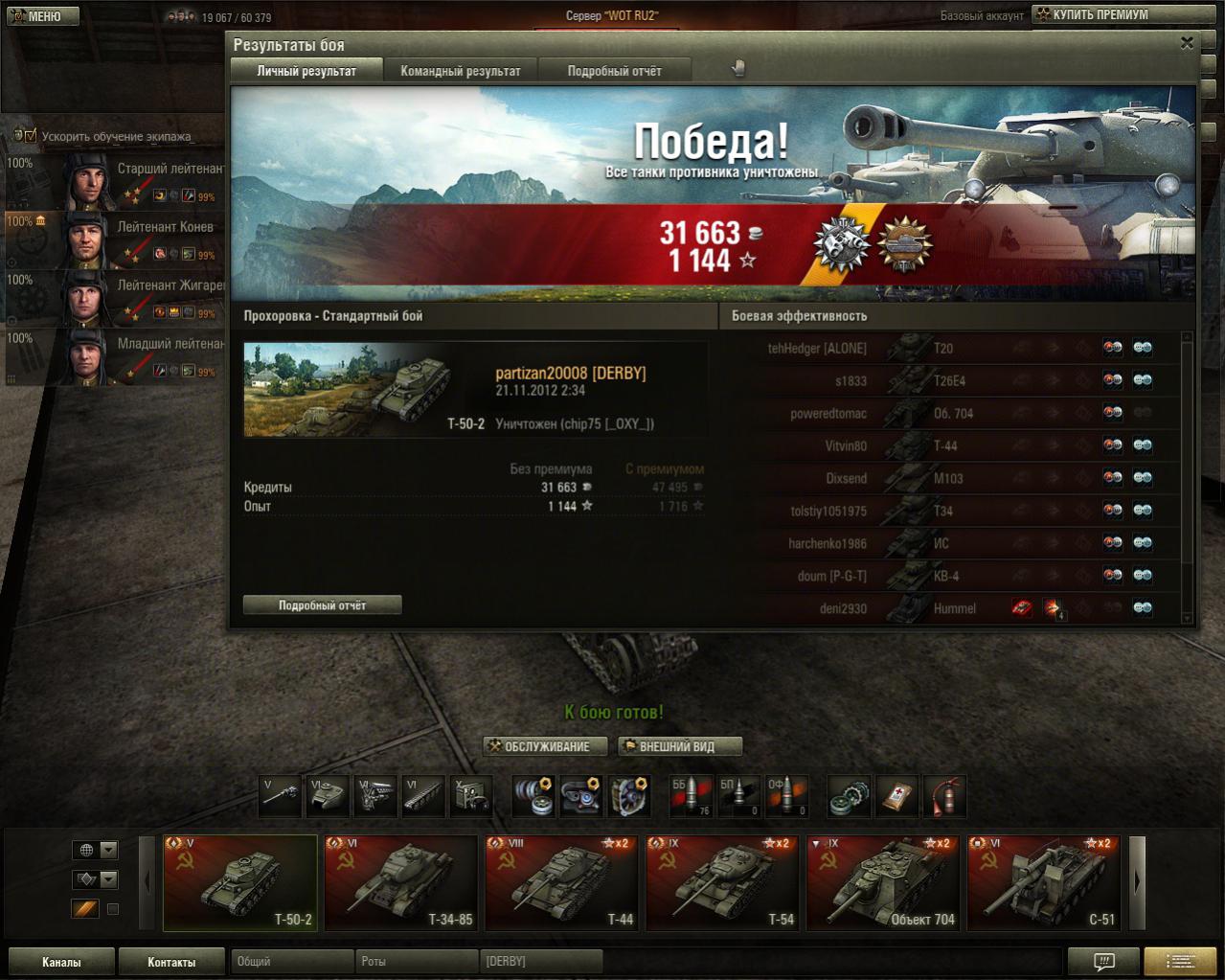Click Ускорить обучение экипажа checkbox

pos(29,136)
